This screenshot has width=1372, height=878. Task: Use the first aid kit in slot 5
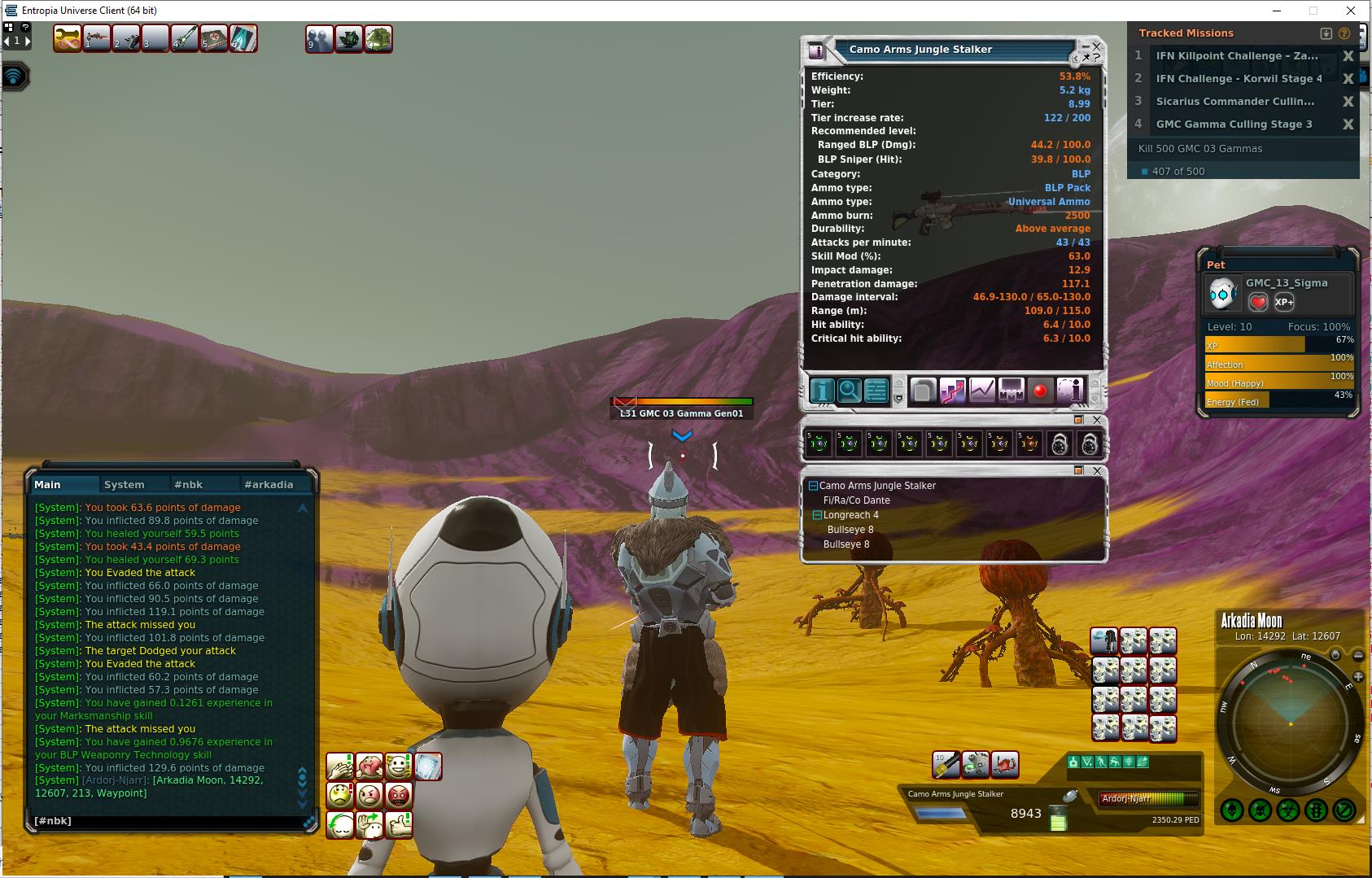214,38
